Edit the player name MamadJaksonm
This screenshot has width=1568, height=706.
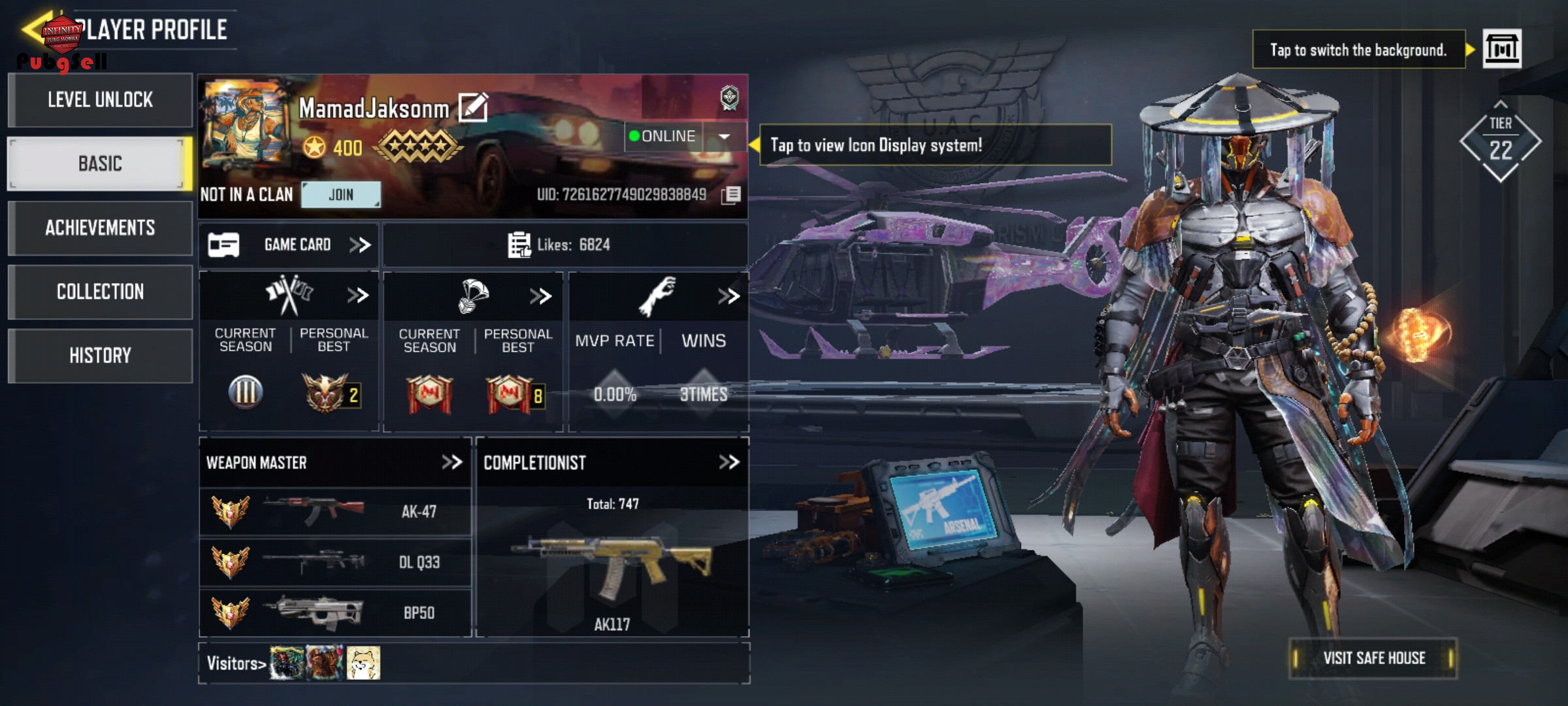tap(473, 108)
